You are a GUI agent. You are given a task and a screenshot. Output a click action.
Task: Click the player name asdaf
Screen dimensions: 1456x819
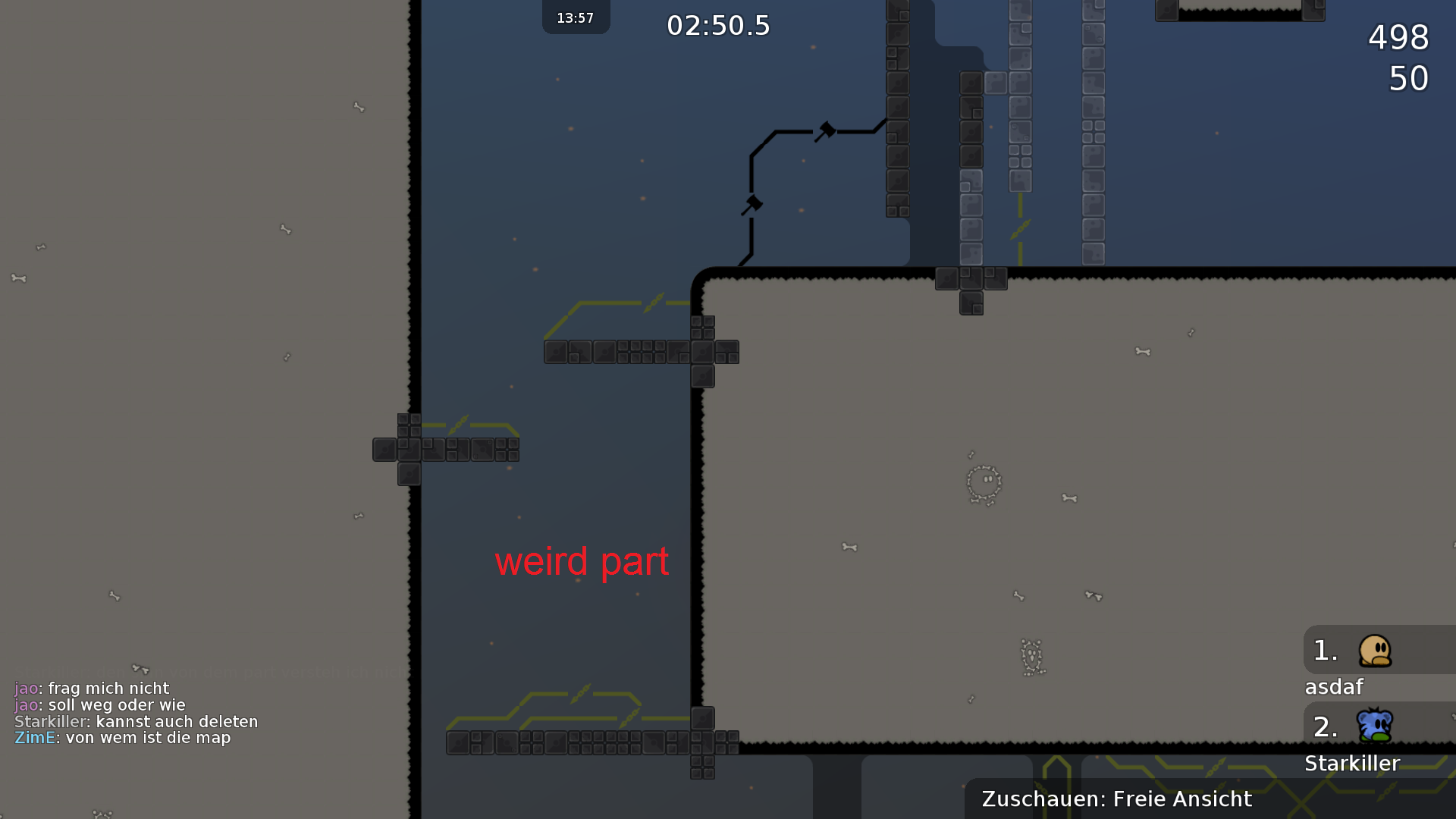pos(1335,687)
